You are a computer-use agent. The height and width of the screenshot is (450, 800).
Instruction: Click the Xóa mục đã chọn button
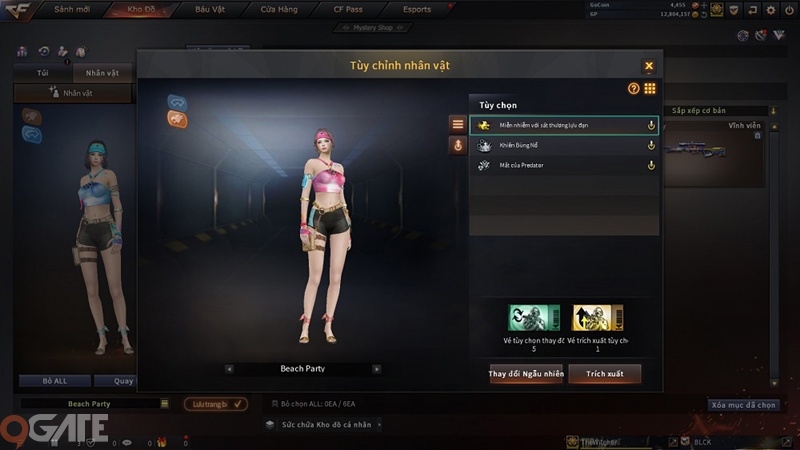743,405
